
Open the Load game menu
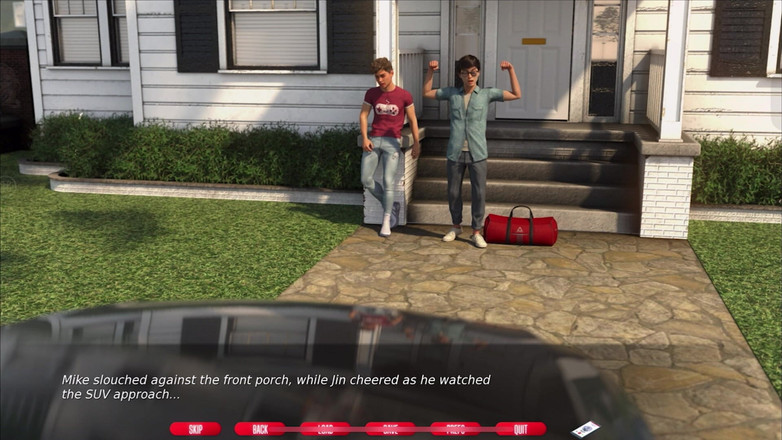point(325,429)
